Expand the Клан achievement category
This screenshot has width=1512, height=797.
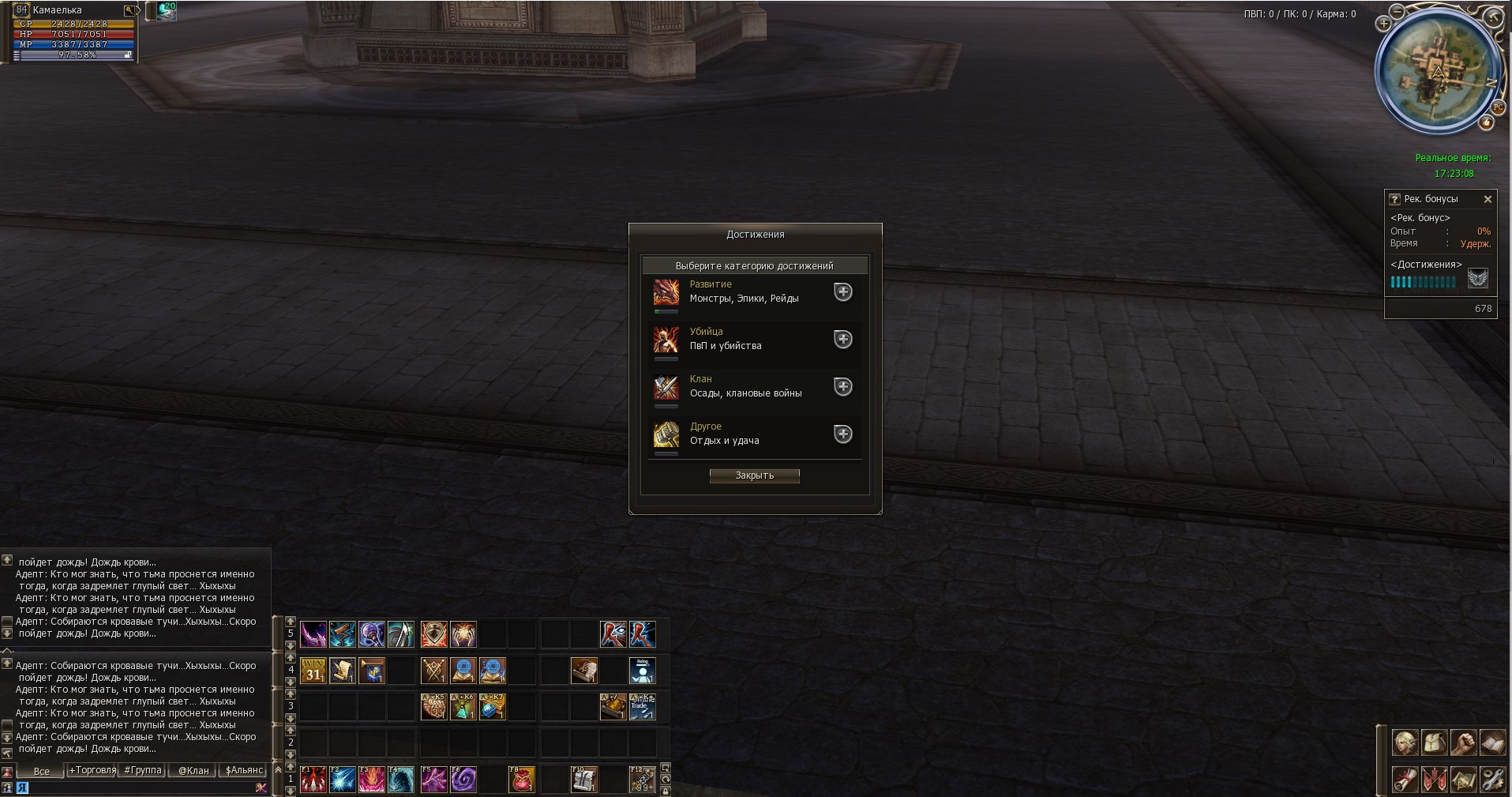point(843,387)
